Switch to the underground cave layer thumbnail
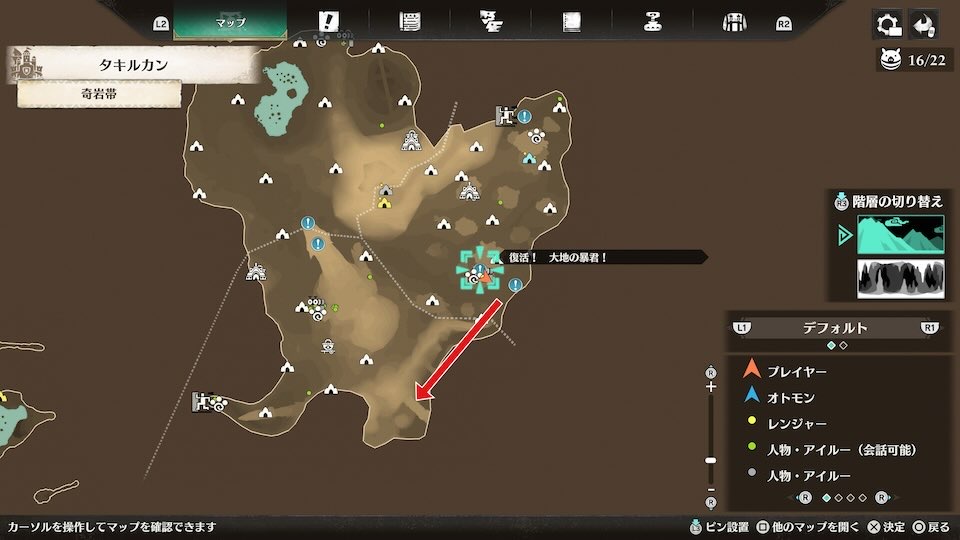Image resolution: width=960 pixels, height=540 pixels. [x=900, y=278]
